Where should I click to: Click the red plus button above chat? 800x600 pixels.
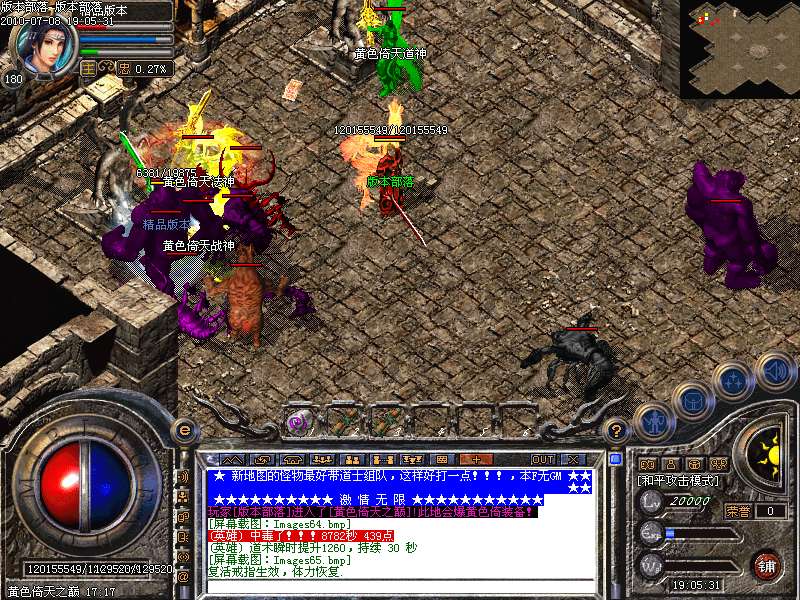(x=475, y=460)
